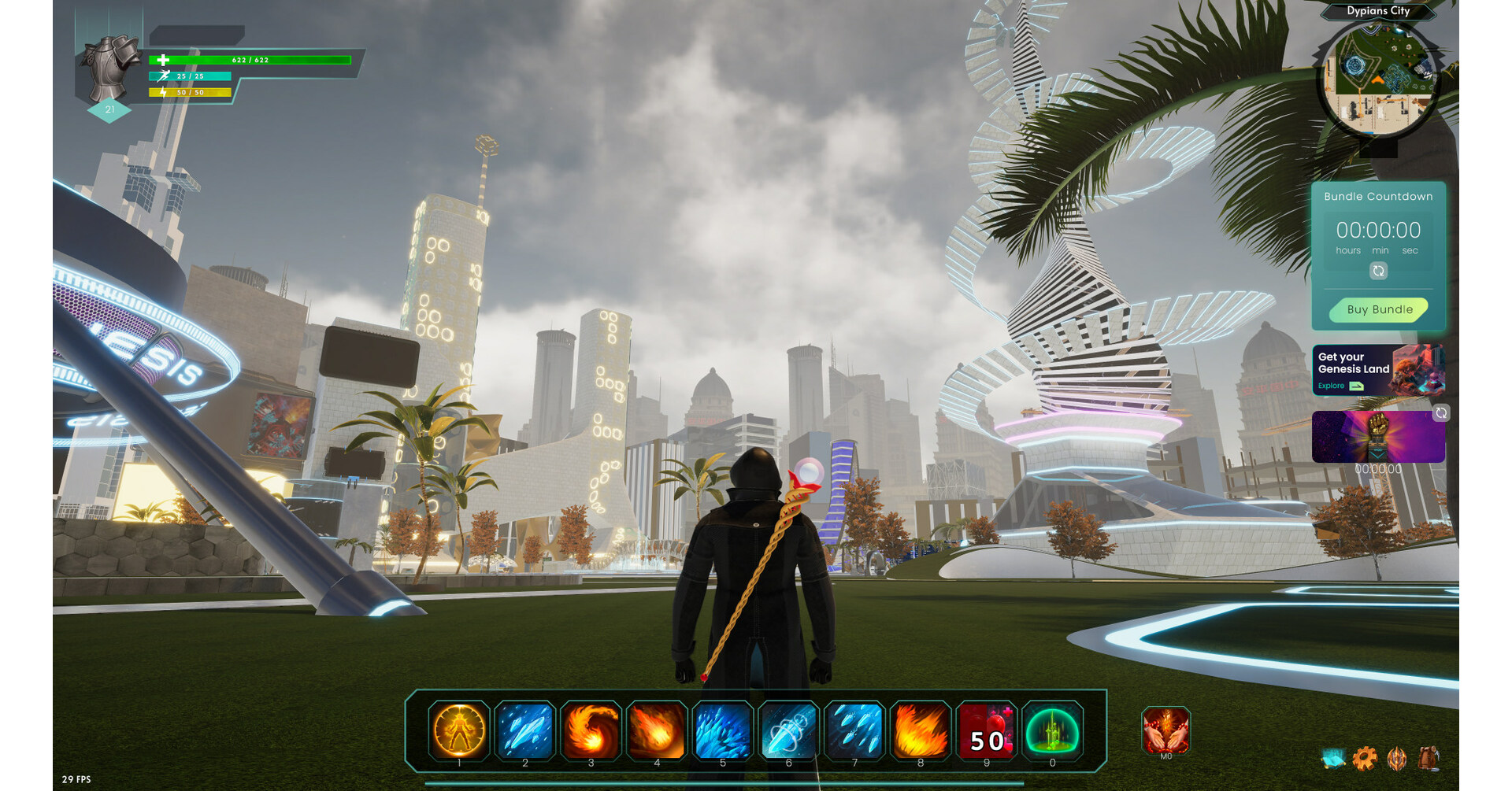Expand the gauntlet promo via the chevron arrow
1512x791 pixels.
click(x=1377, y=455)
